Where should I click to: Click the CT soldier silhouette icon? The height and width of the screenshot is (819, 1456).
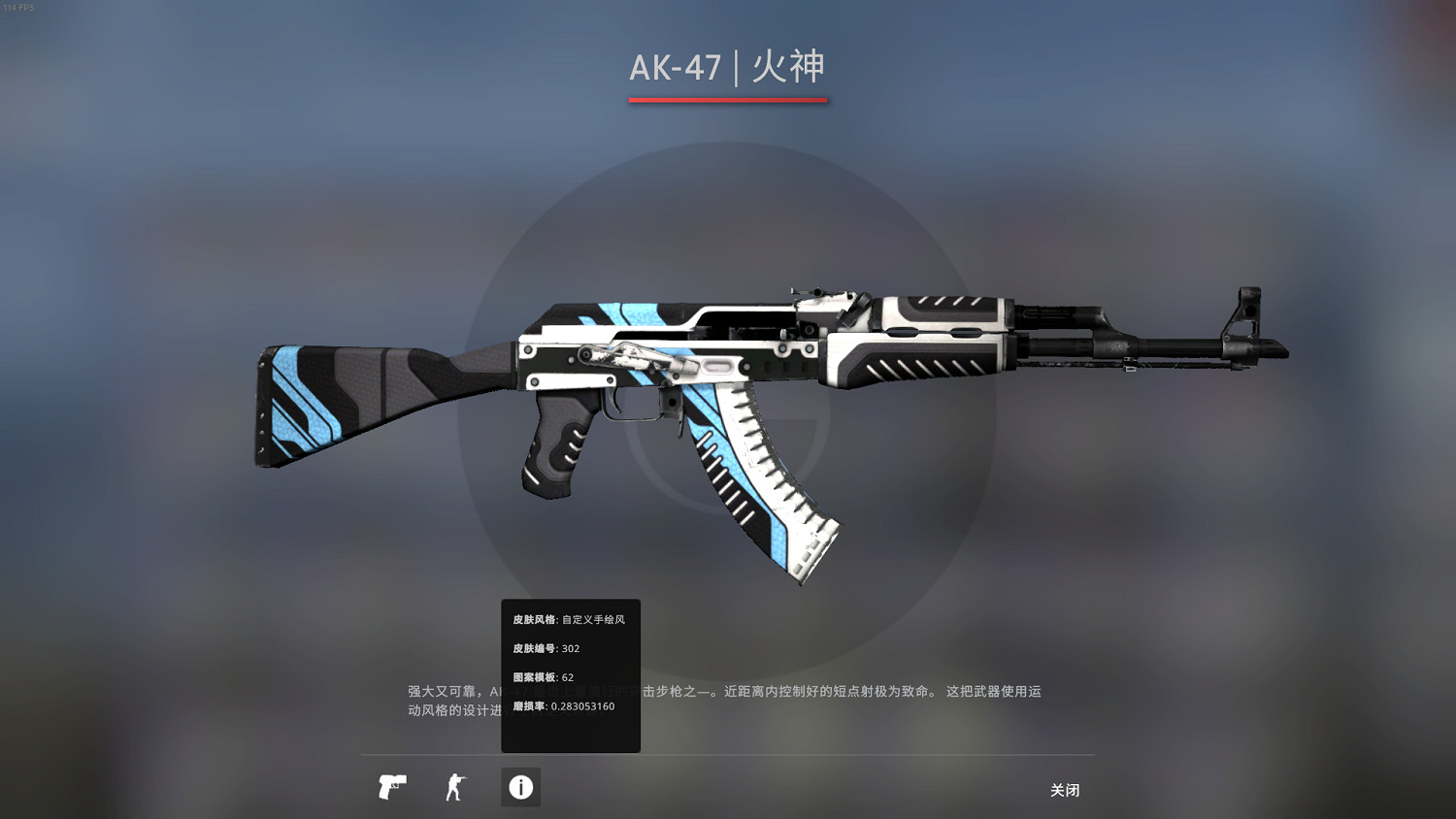coord(455,787)
